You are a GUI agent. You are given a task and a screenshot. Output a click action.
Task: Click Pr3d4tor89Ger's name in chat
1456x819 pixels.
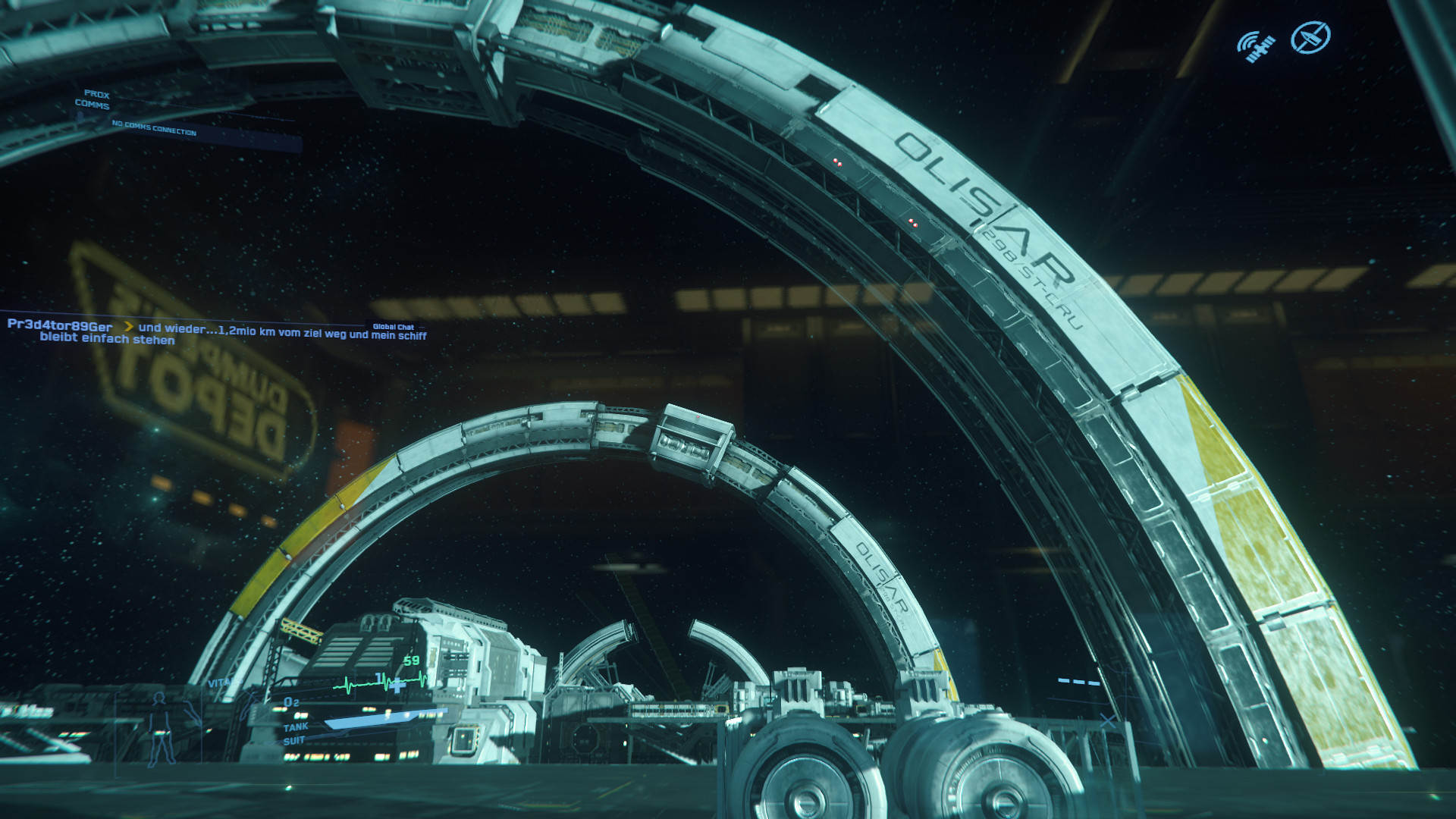[60, 325]
